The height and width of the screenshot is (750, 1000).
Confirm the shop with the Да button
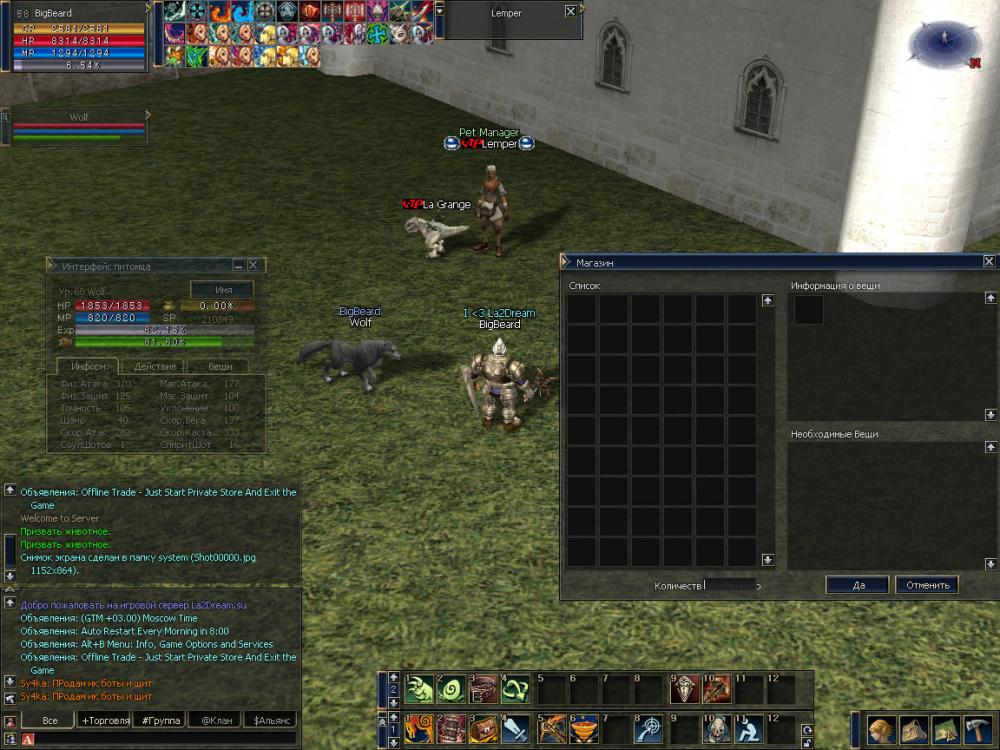click(x=857, y=585)
